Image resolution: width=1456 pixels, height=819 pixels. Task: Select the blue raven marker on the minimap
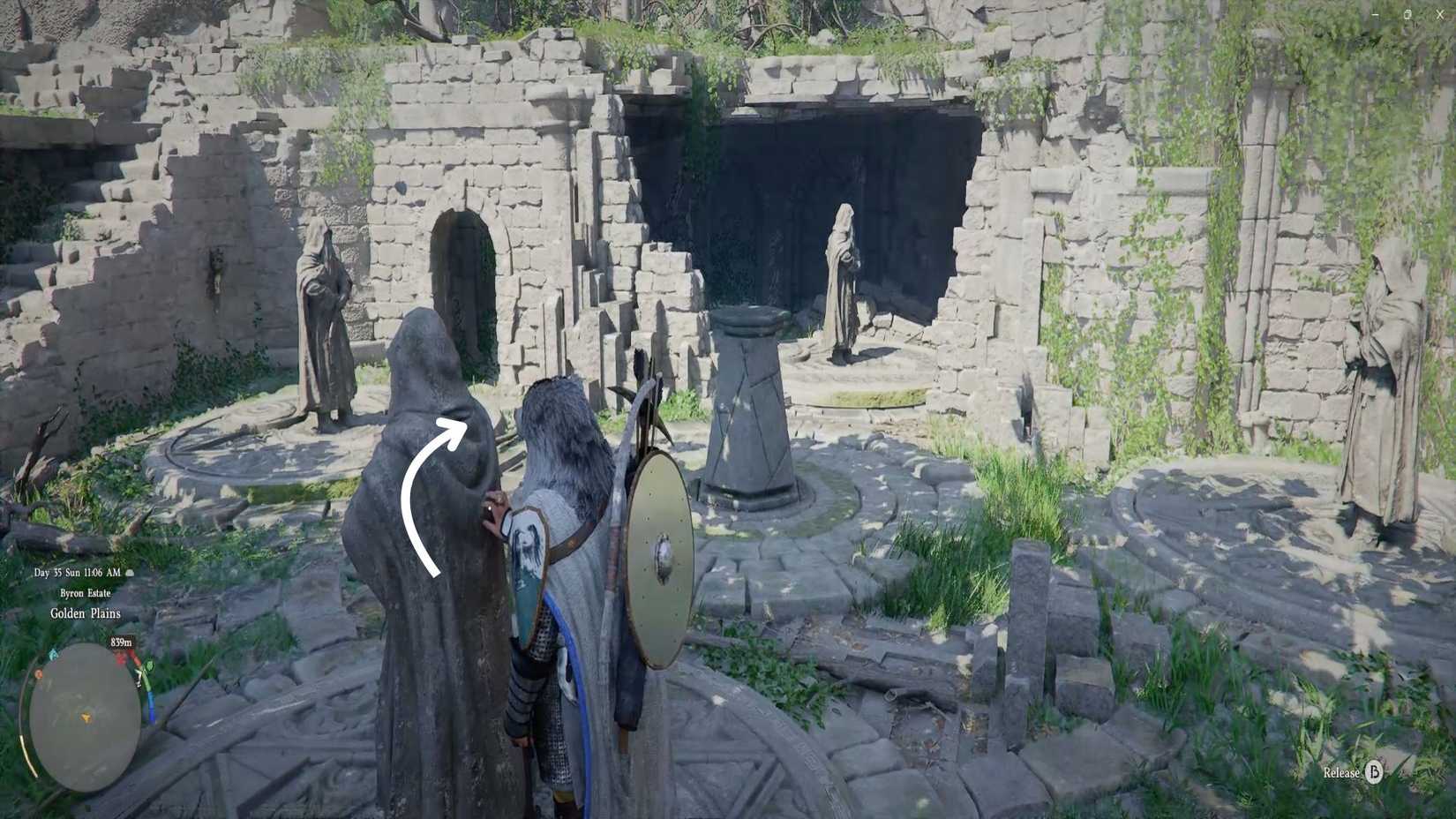point(54,655)
